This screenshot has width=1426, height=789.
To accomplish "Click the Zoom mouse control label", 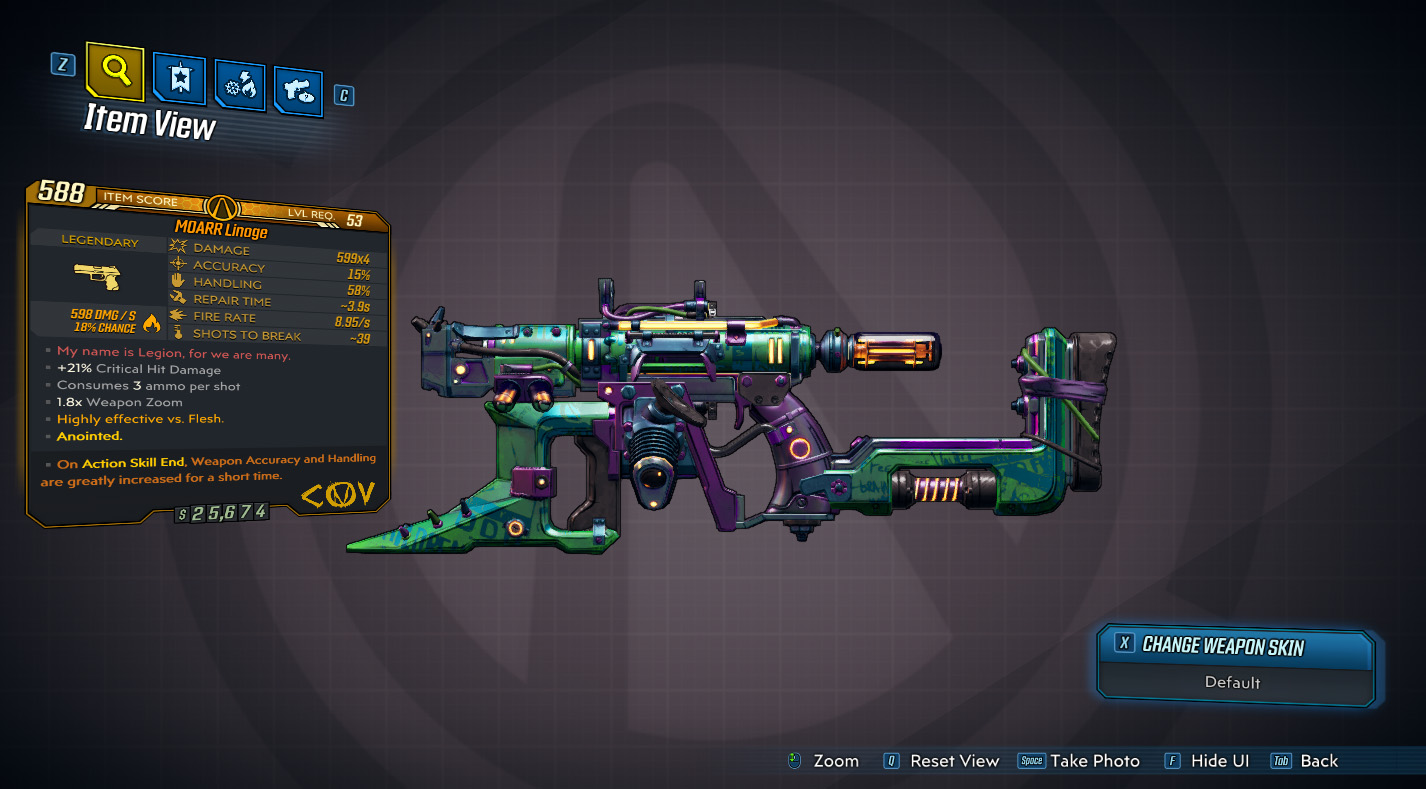I will tap(839, 760).
